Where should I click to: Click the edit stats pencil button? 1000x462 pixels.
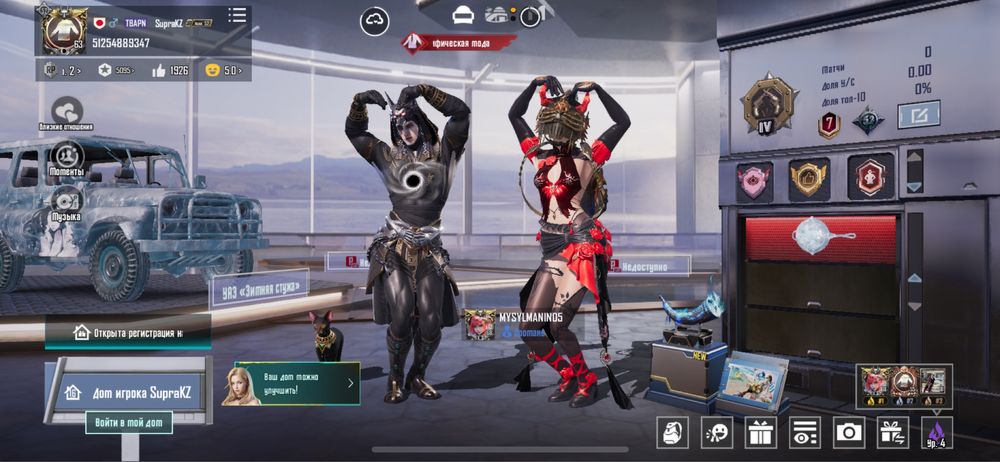pyautogui.click(x=918, y=115)
